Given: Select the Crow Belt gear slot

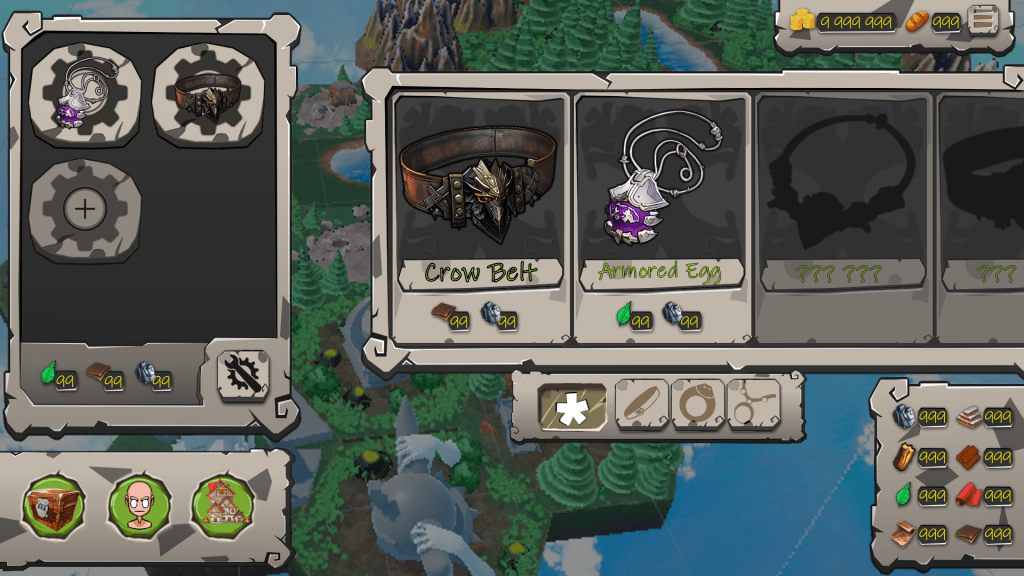Looking at the screenshot, I should click(x=209, y=96).
